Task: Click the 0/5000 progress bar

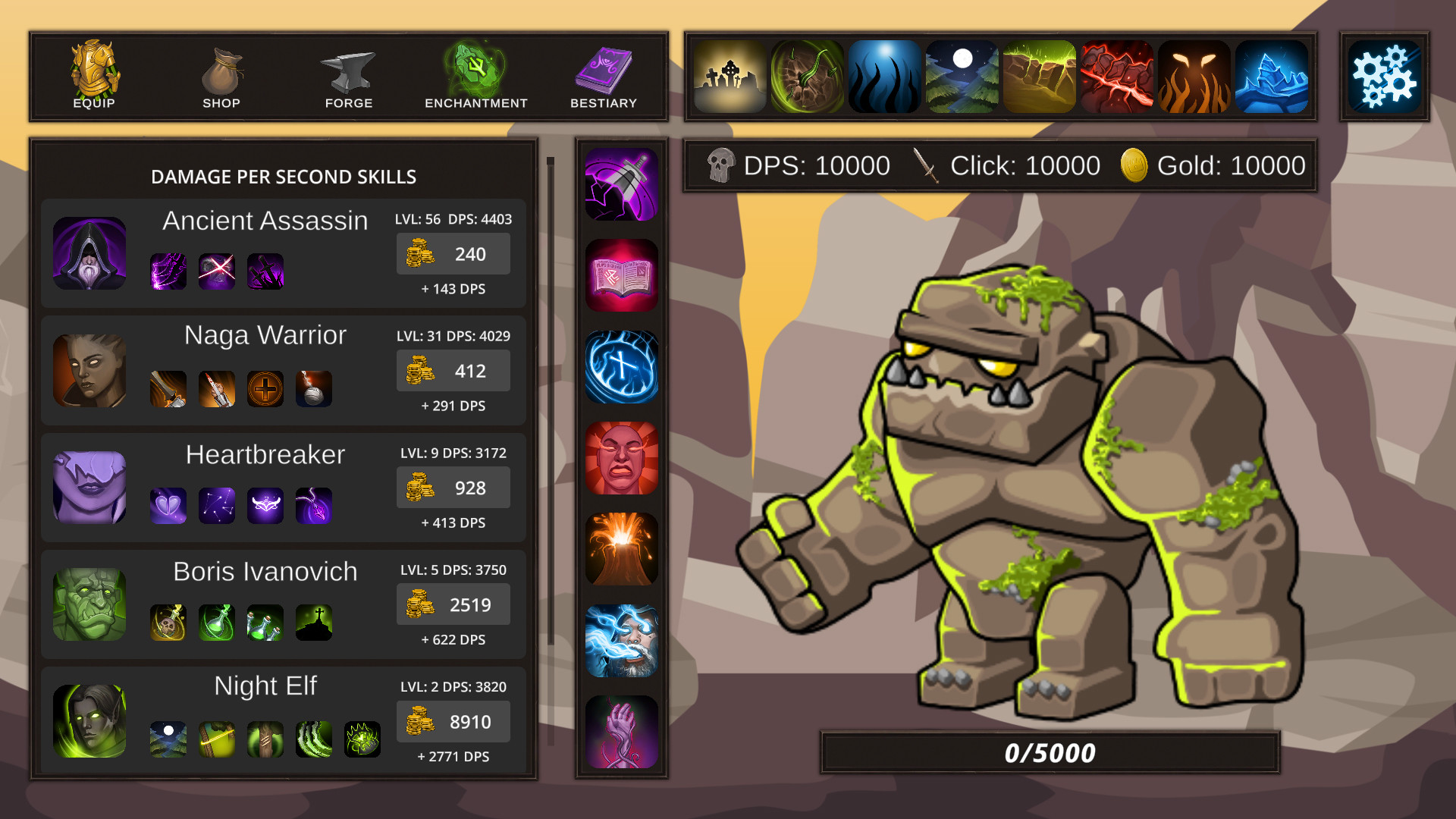Action: (1049, 752)
